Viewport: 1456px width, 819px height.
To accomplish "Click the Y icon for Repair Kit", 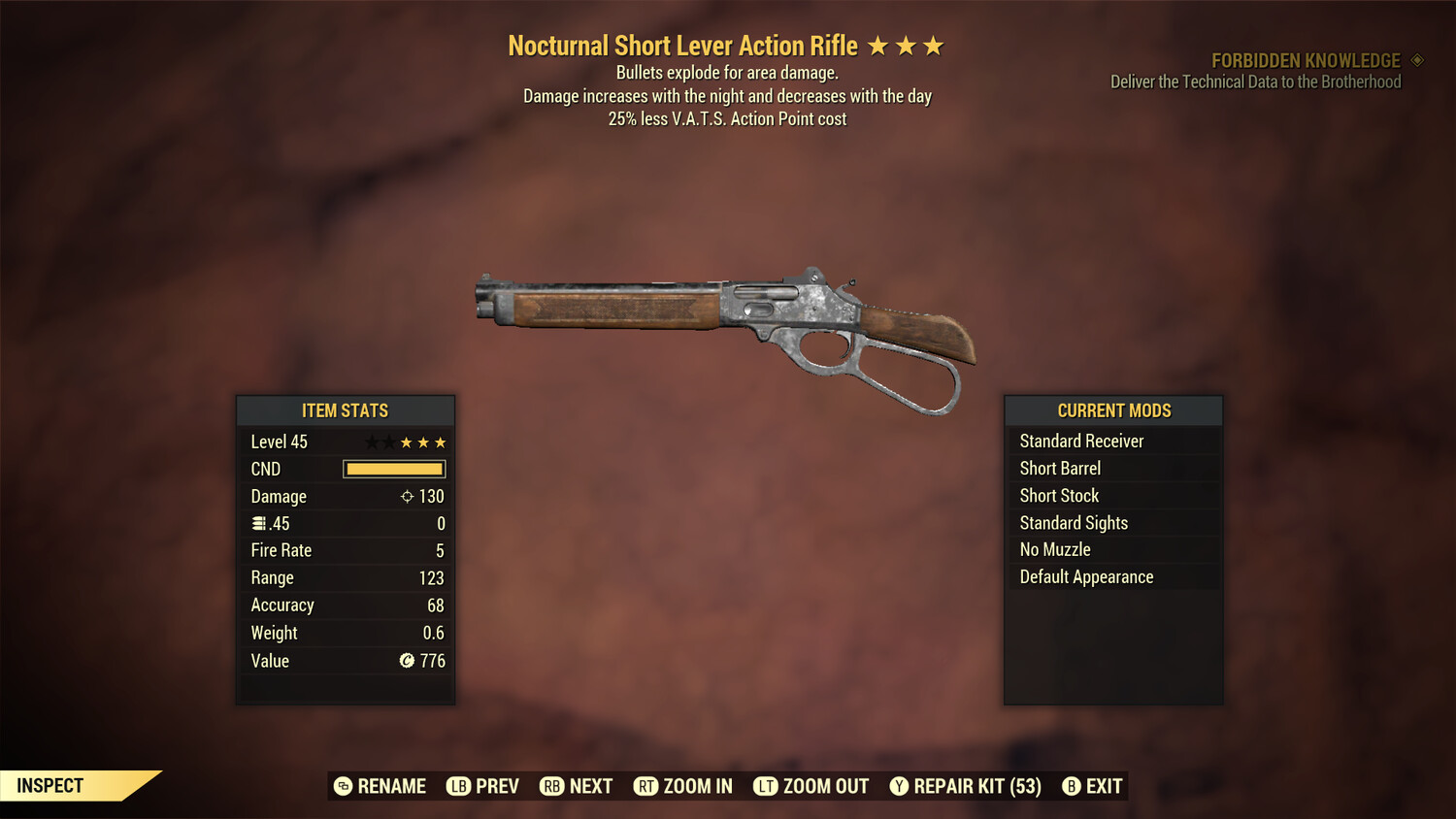I will tap(898, 786).
